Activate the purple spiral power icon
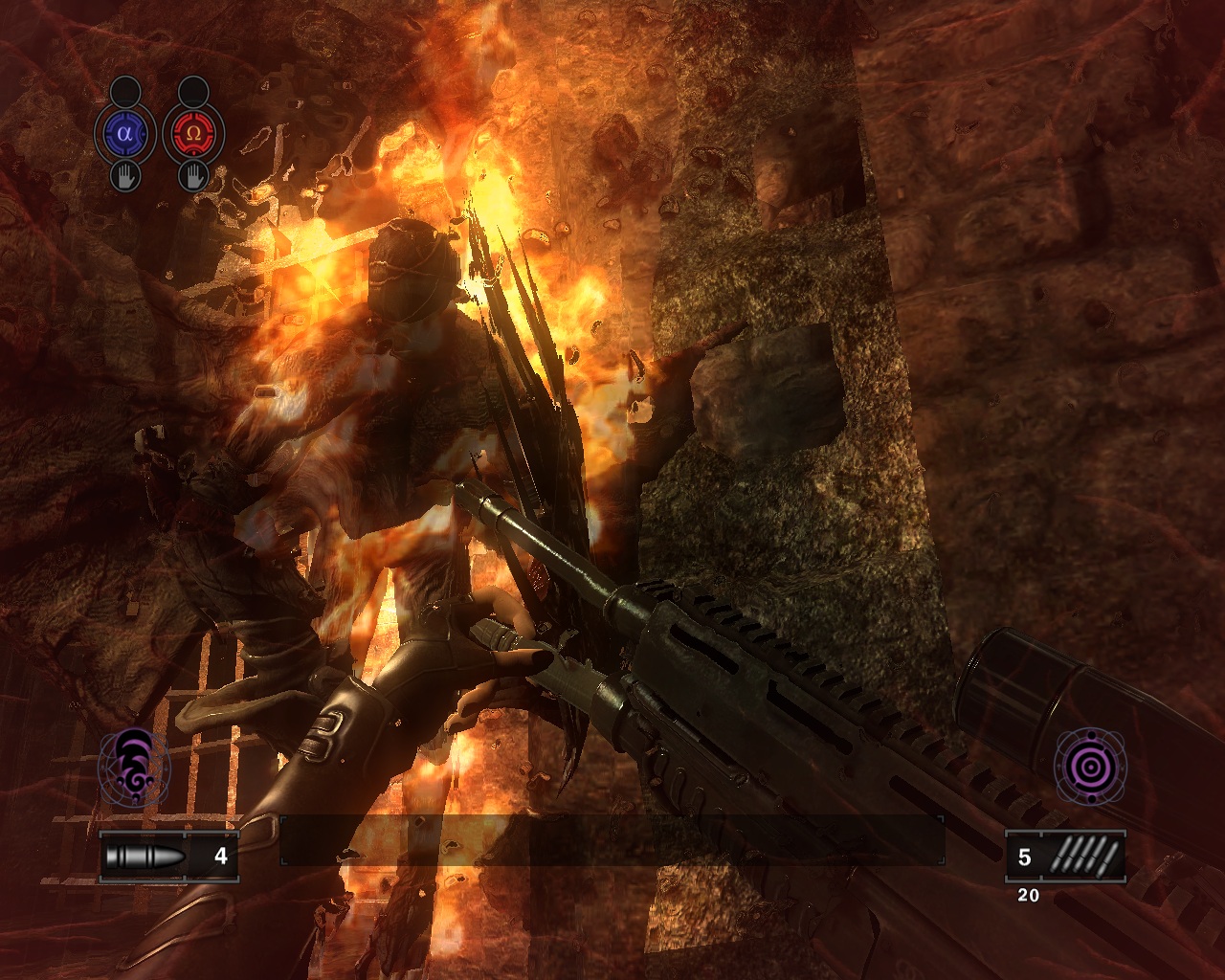The image size is (1225, 980). [x=134, y=766]
